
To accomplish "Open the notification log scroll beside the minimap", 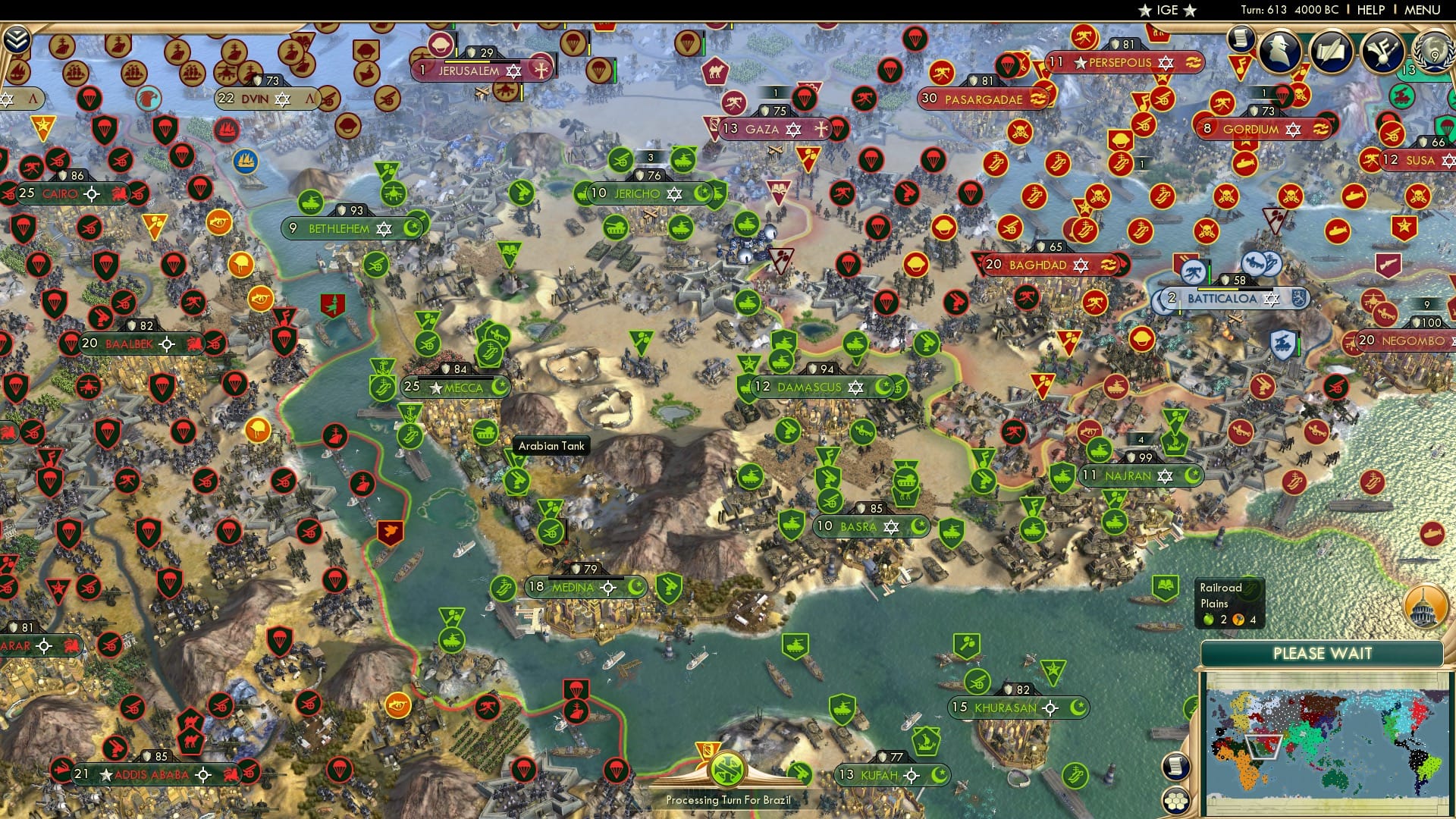I will coord(1176,767).
